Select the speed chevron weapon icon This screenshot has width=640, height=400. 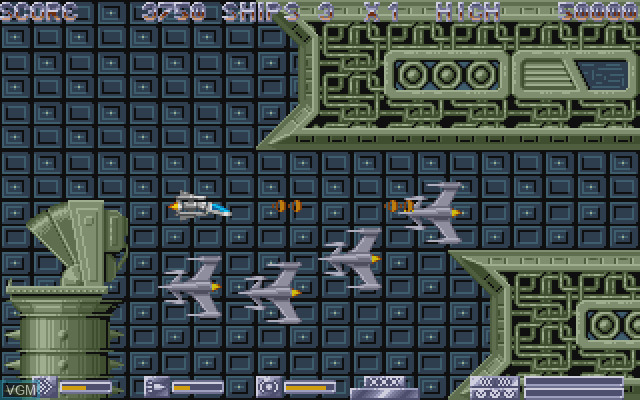point(45,385)
